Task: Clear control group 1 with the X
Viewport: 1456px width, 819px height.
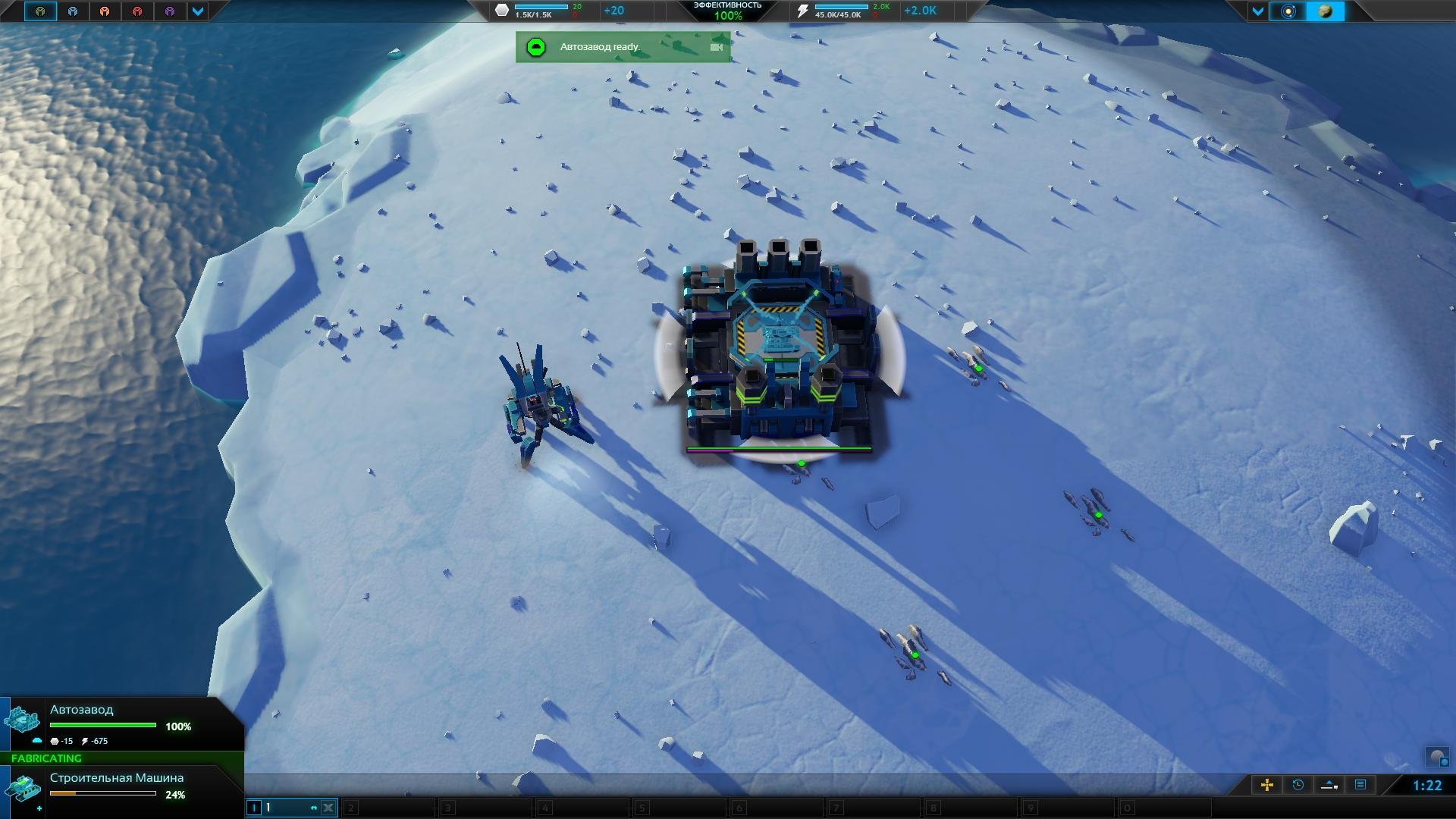Action: click(x=328, y=808)
